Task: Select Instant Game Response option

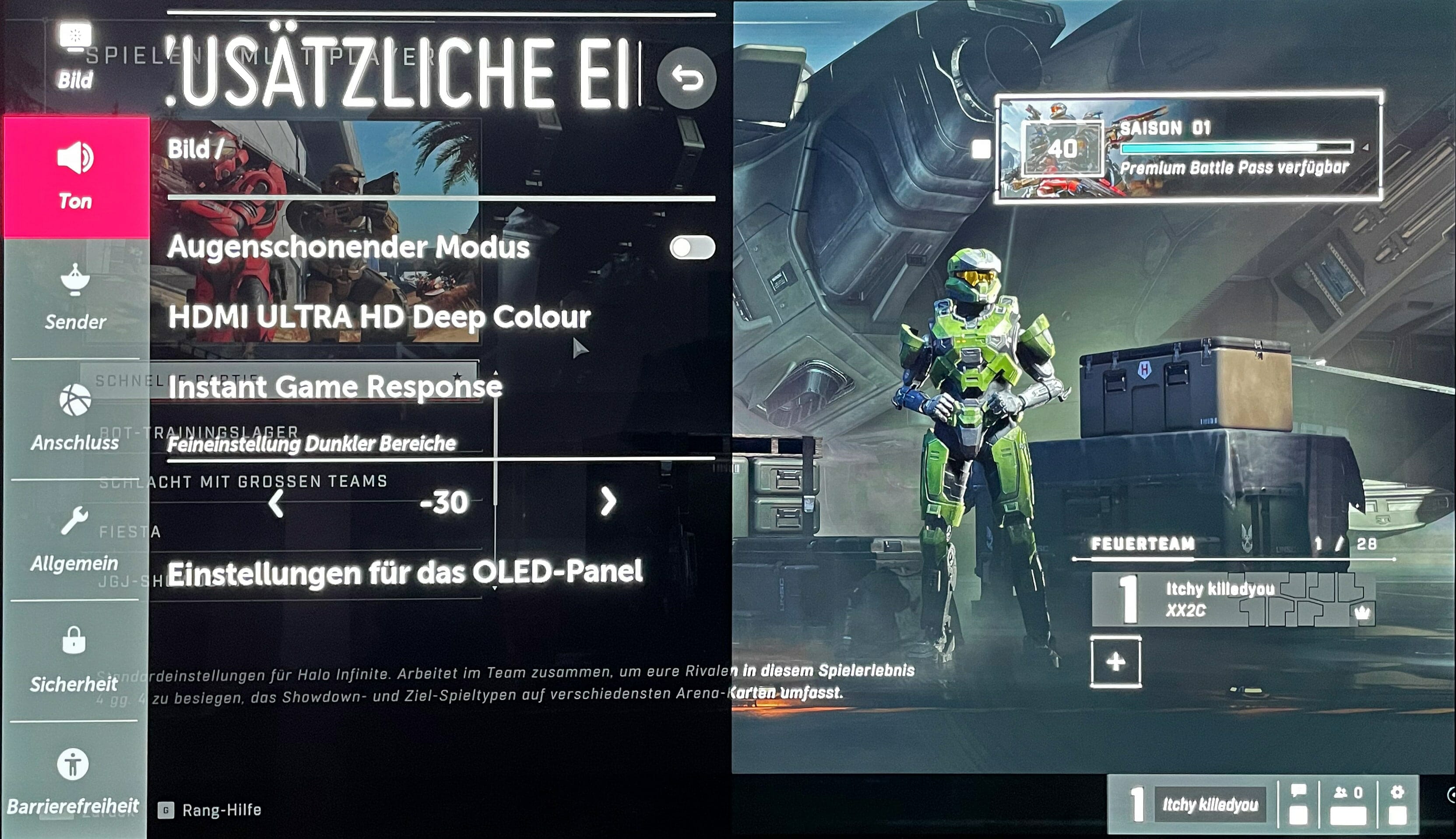Action: (x=335, y=387)
